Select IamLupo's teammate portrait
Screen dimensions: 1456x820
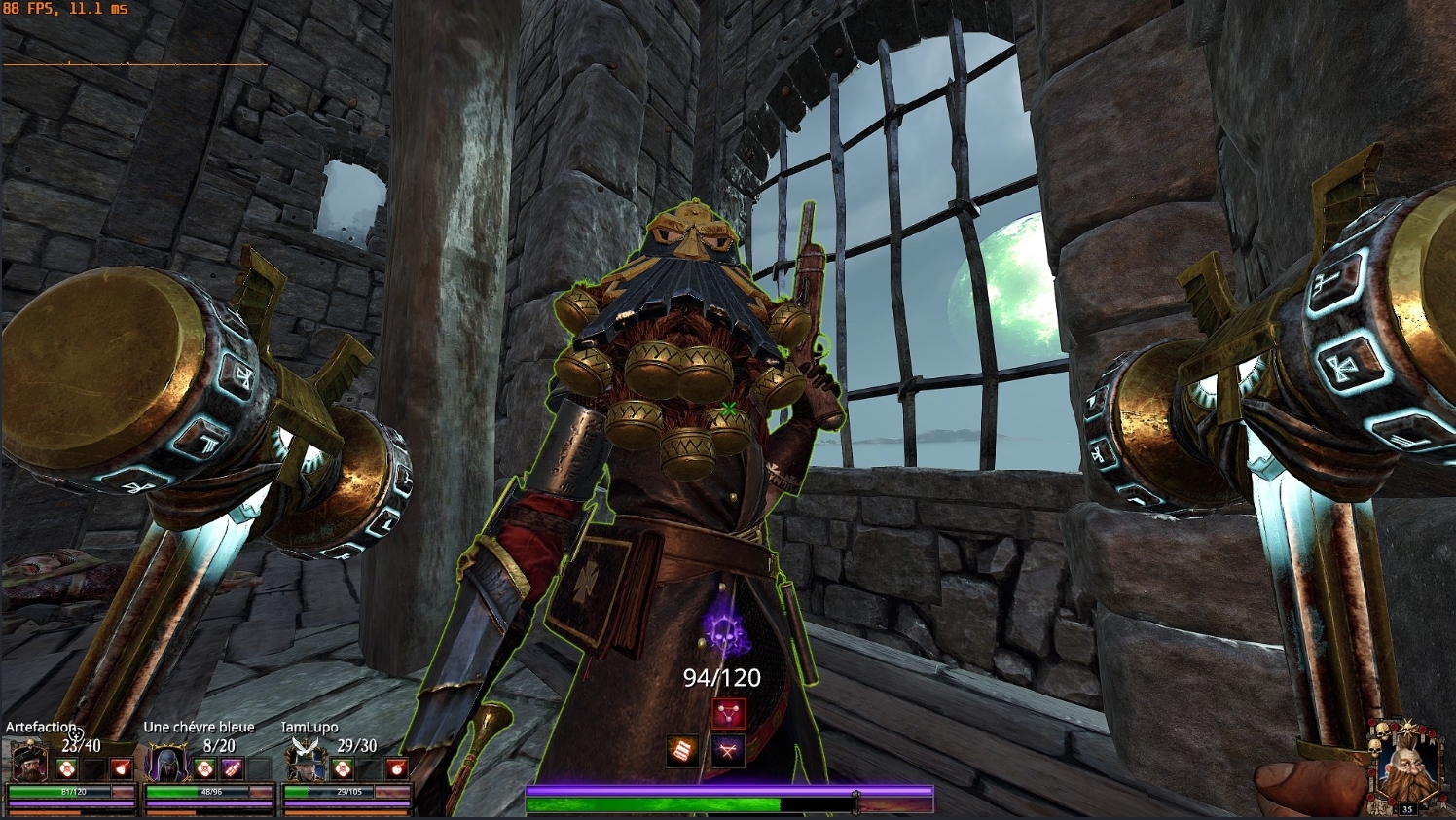pos(305,764)
